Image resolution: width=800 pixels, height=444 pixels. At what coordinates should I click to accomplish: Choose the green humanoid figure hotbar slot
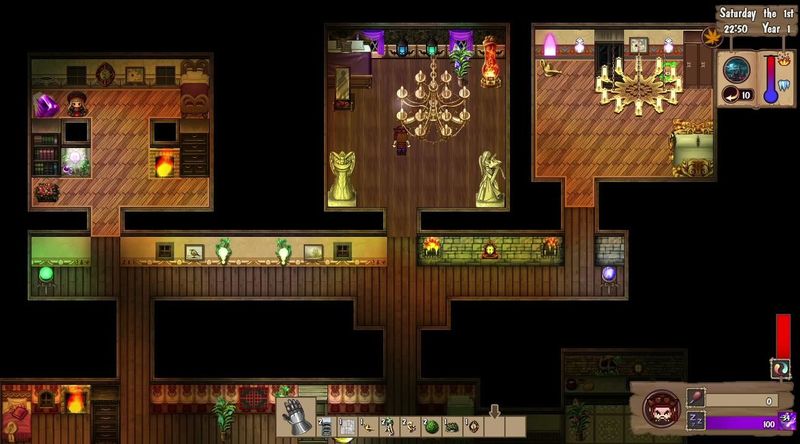click(x=387, y=426)
